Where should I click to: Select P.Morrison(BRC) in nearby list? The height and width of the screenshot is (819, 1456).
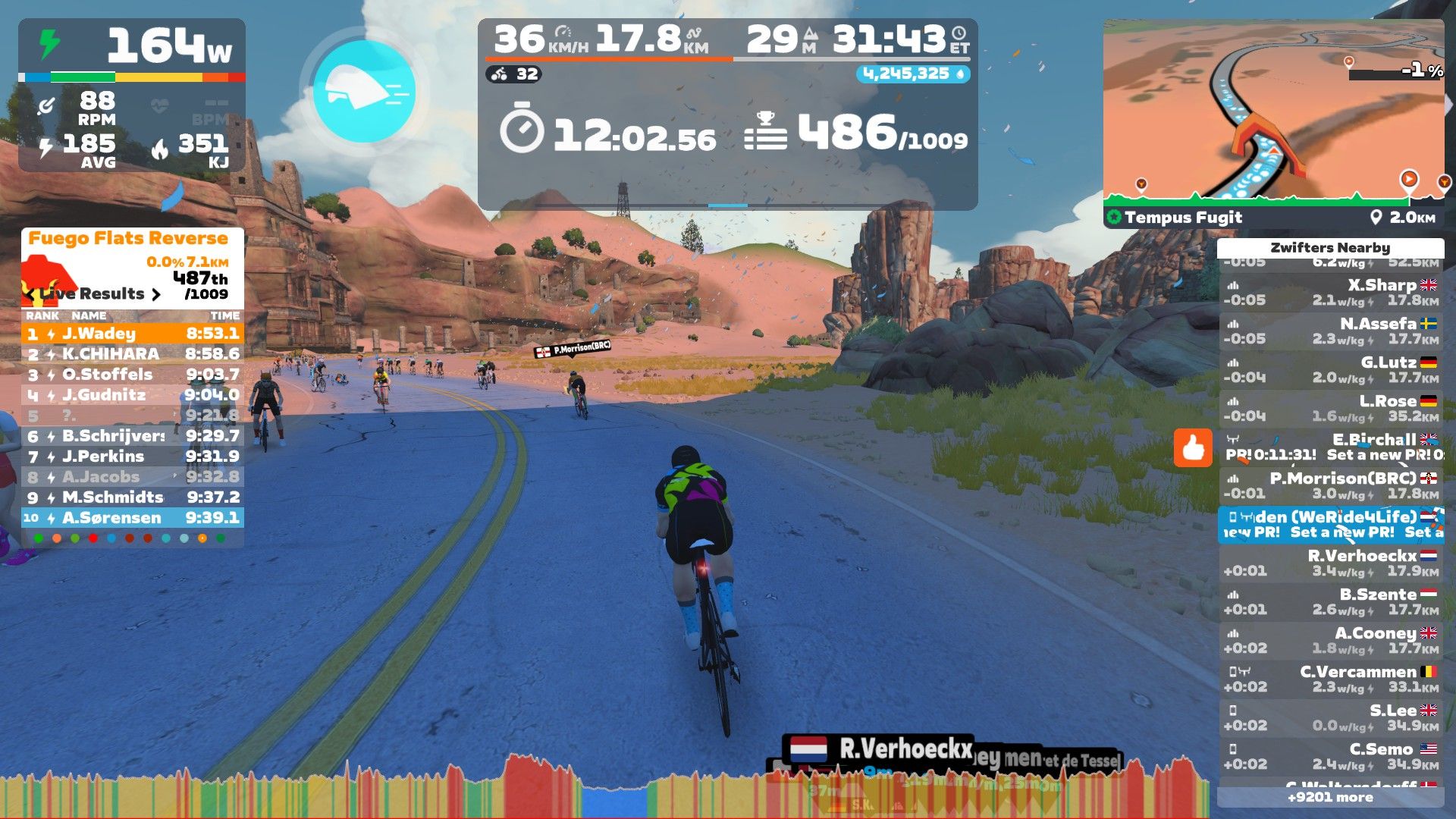point(1331,486)
